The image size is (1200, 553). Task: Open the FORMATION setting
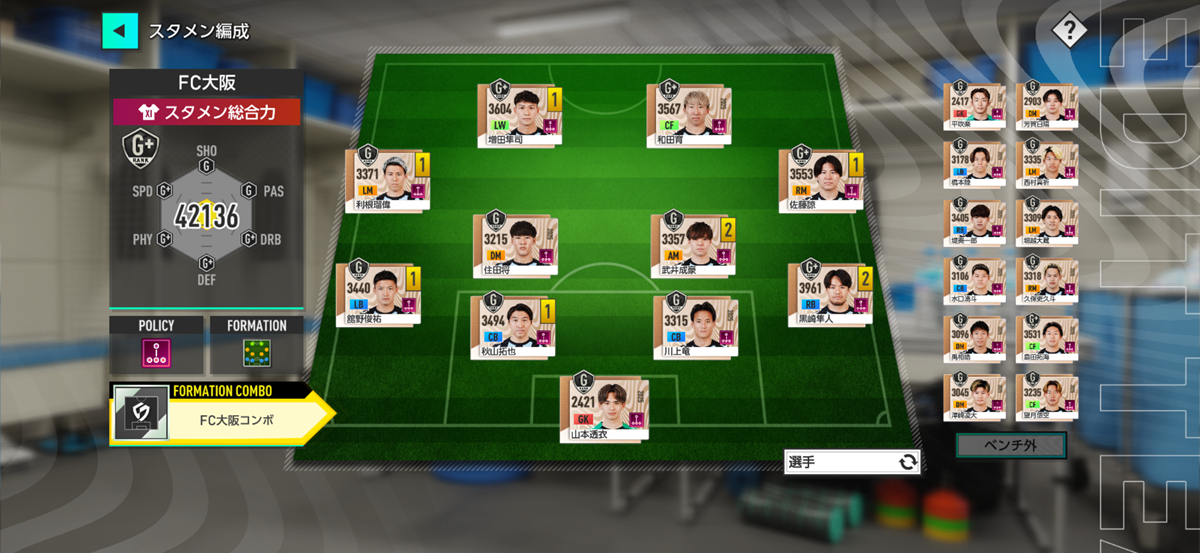tap(256, 344)
